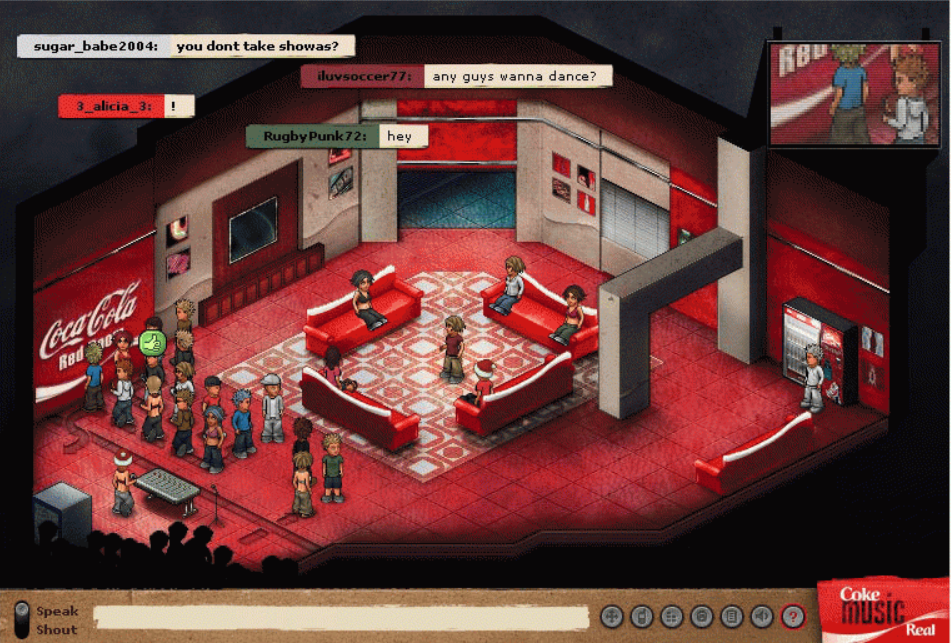This screenshot has height=643, width=951.
Task: Toggle sound with the speaker icon
Action: (762, 617)
